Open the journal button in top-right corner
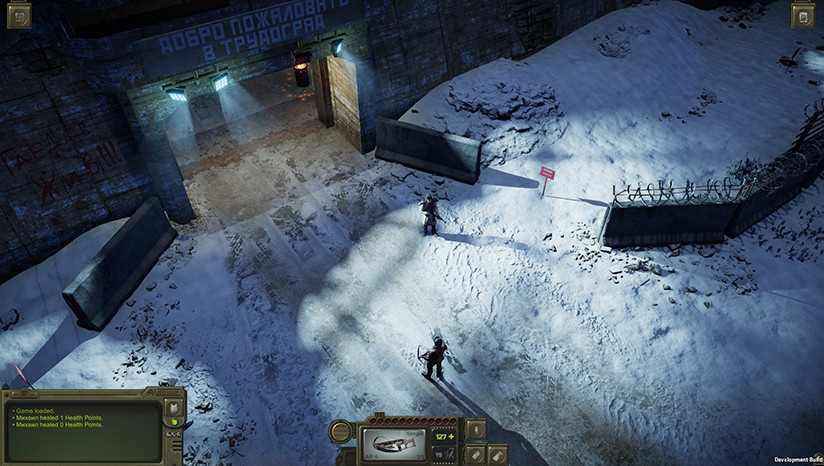Viewport: 824px width, 466px height. pyautogui.click(x=802, y=15)
